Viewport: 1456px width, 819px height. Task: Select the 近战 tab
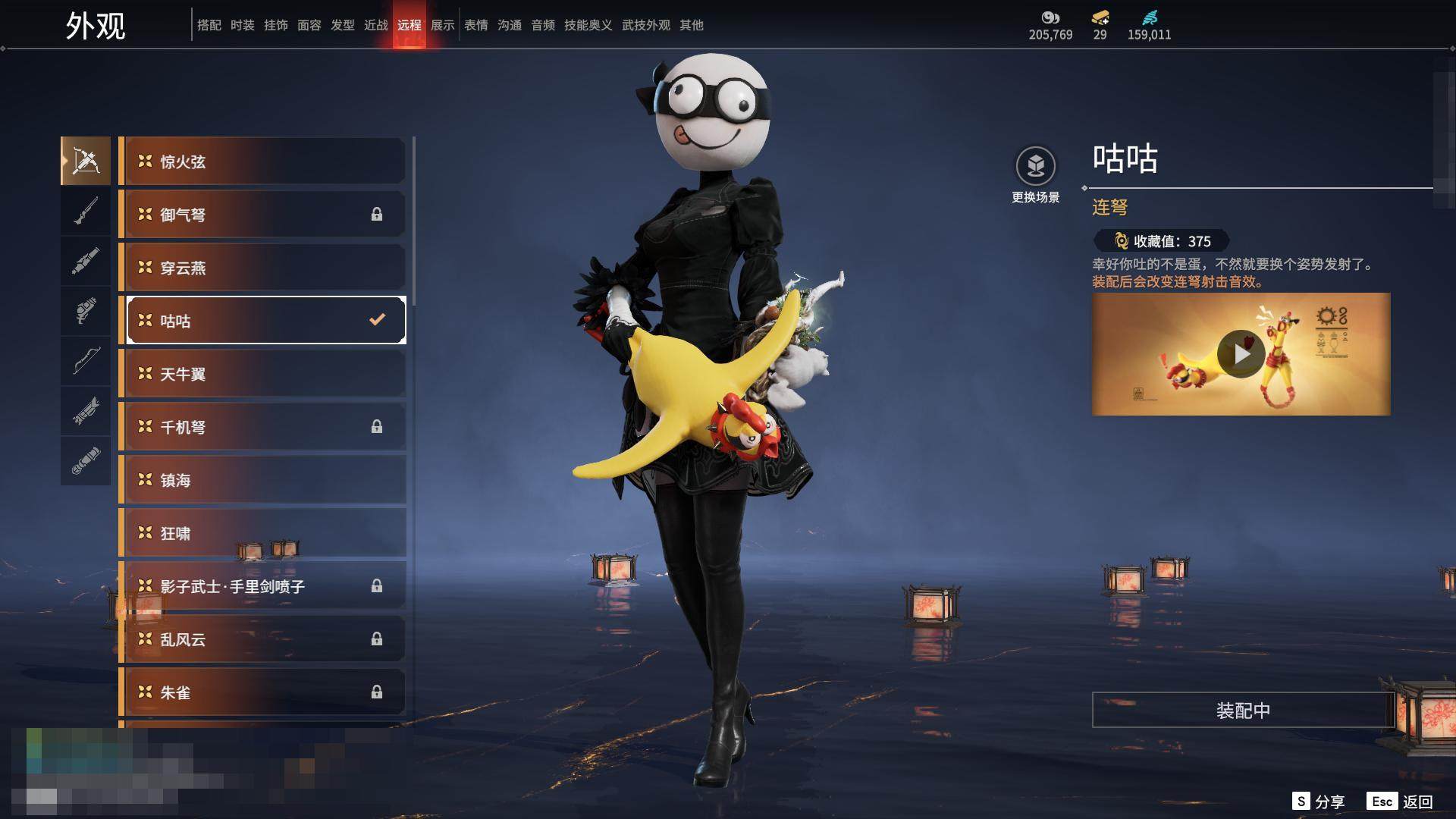(376, 25)
